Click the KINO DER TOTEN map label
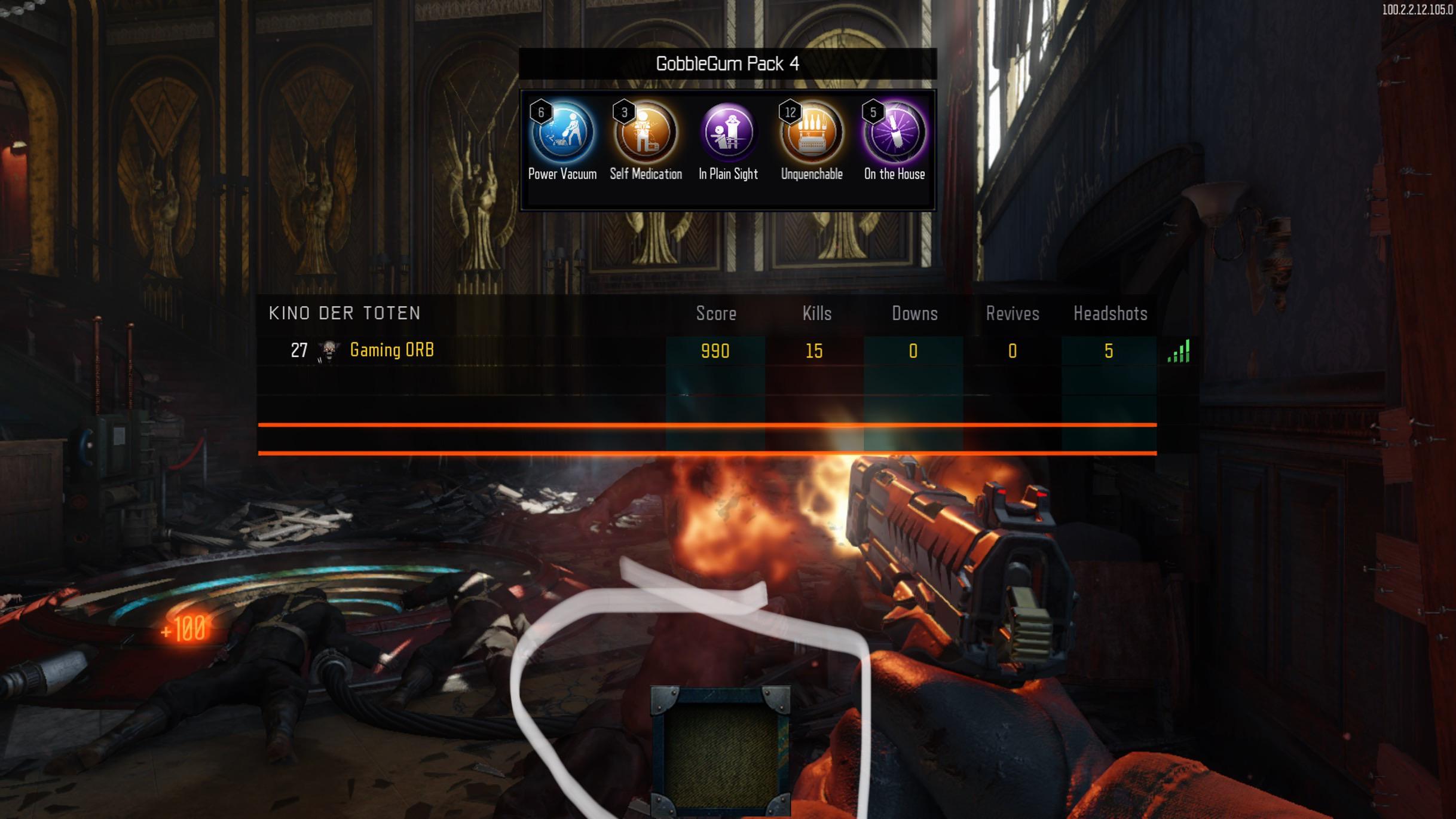Viewport: 1456px width, 819px height. (x=345, y=313)
